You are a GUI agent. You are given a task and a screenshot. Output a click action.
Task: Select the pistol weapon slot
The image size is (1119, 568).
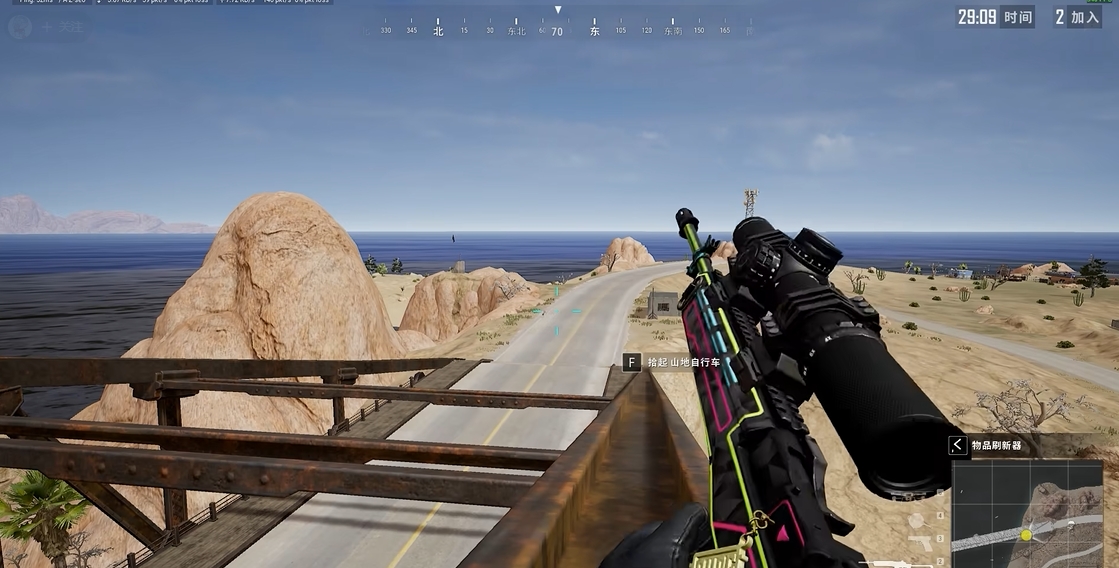click(920, 540)
